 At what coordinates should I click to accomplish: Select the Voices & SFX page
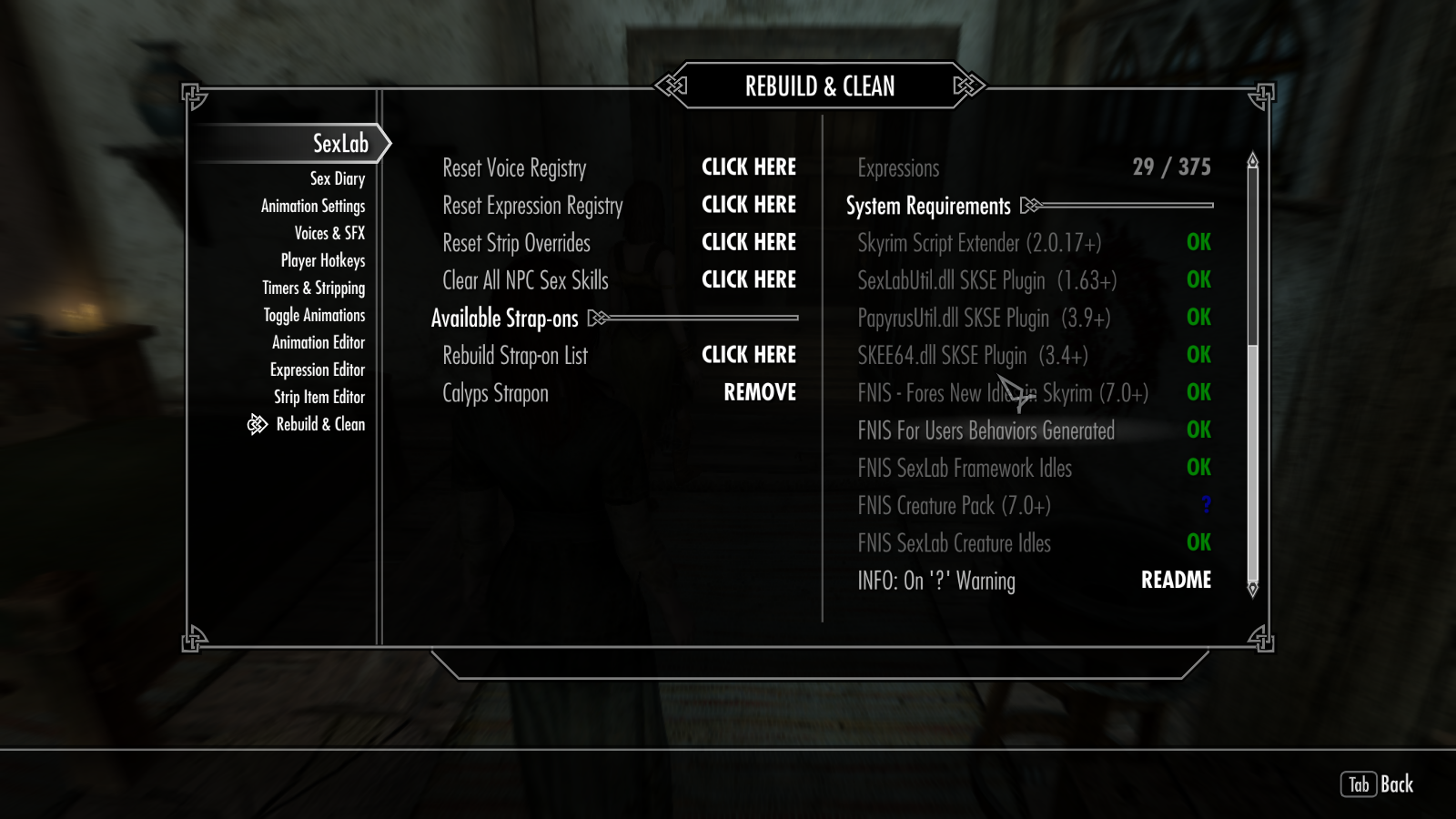(x=329, y=234)
